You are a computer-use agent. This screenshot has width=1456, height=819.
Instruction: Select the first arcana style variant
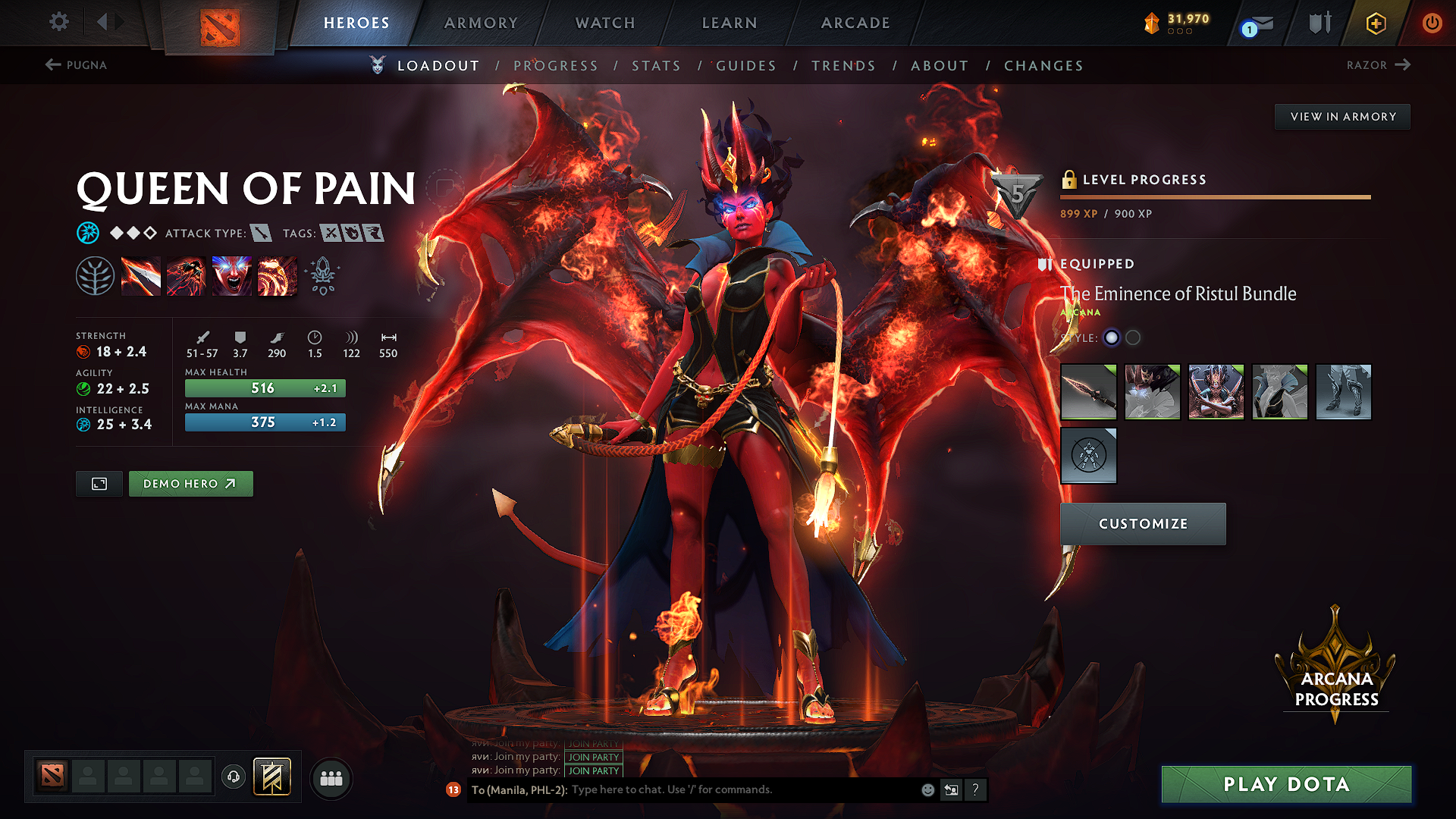pos(1112,338)
